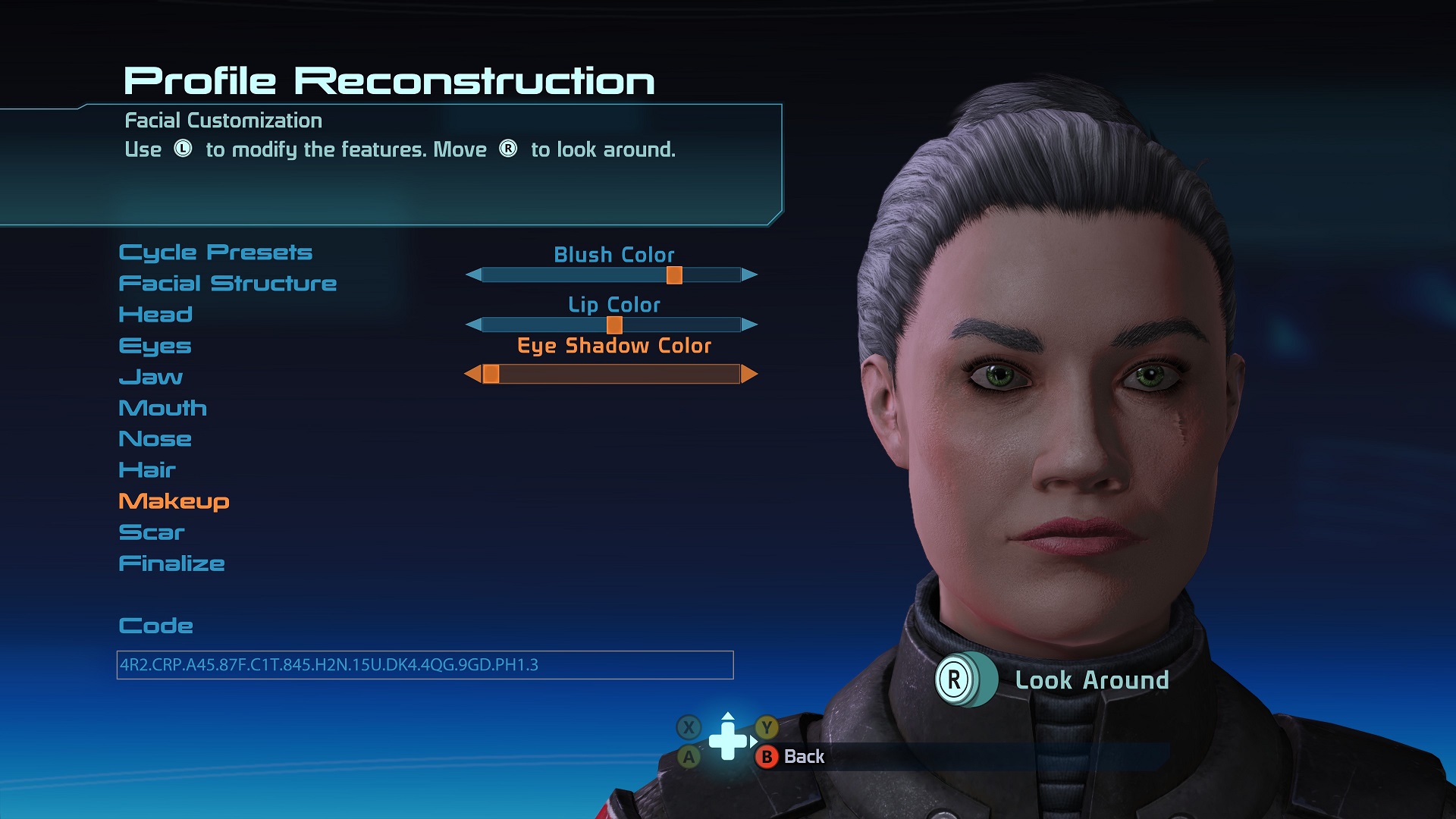Increase Blush Color with right arrow

point(749,275)
